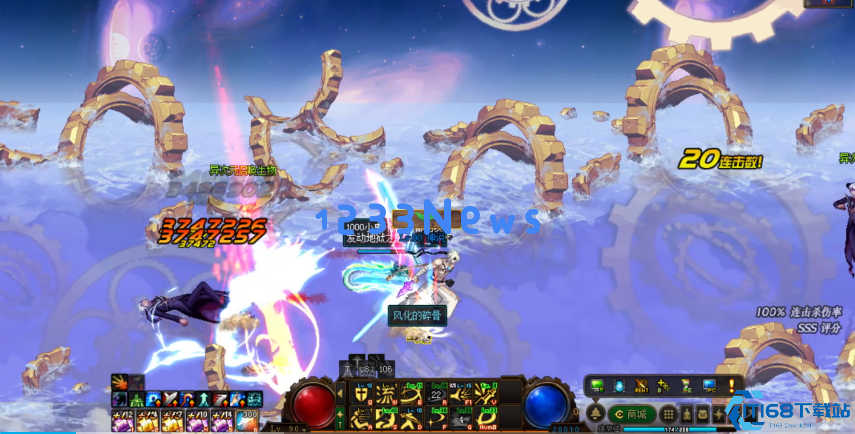Open the PC monitor icon
This screenshot has height=434, width=855.
[709, 385]
